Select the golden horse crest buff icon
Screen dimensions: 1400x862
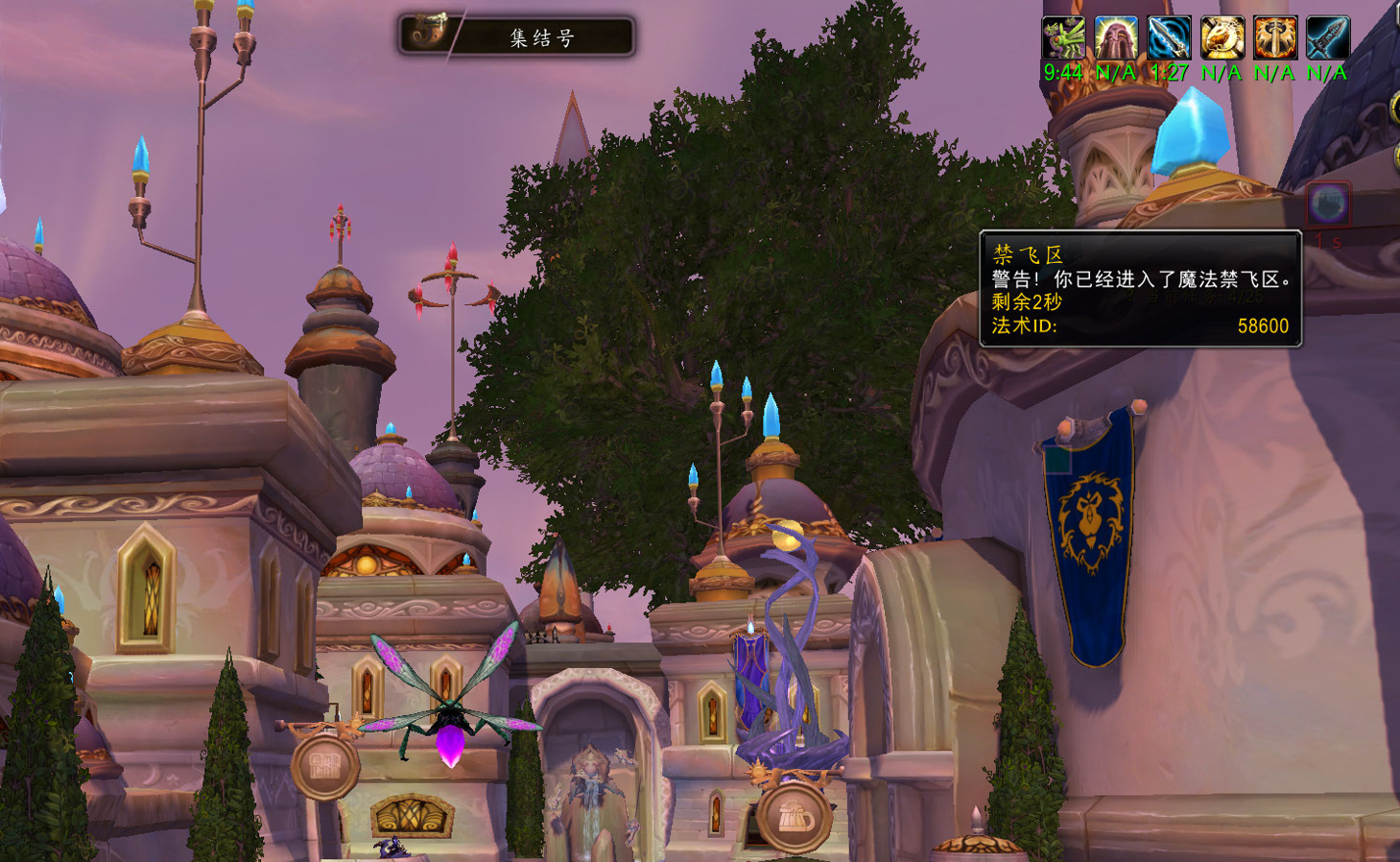1222,38
